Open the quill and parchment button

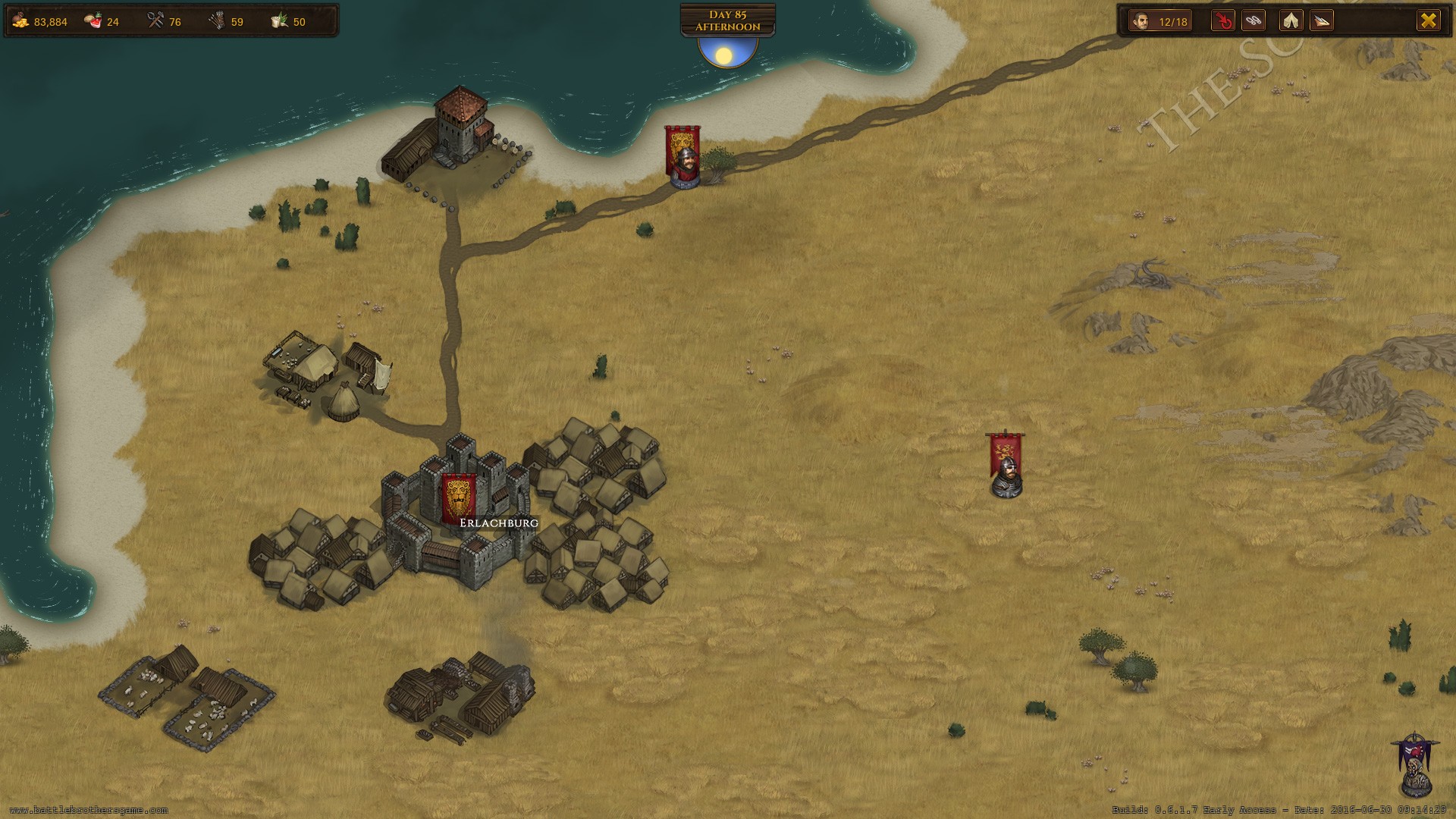pos(1322,21)
